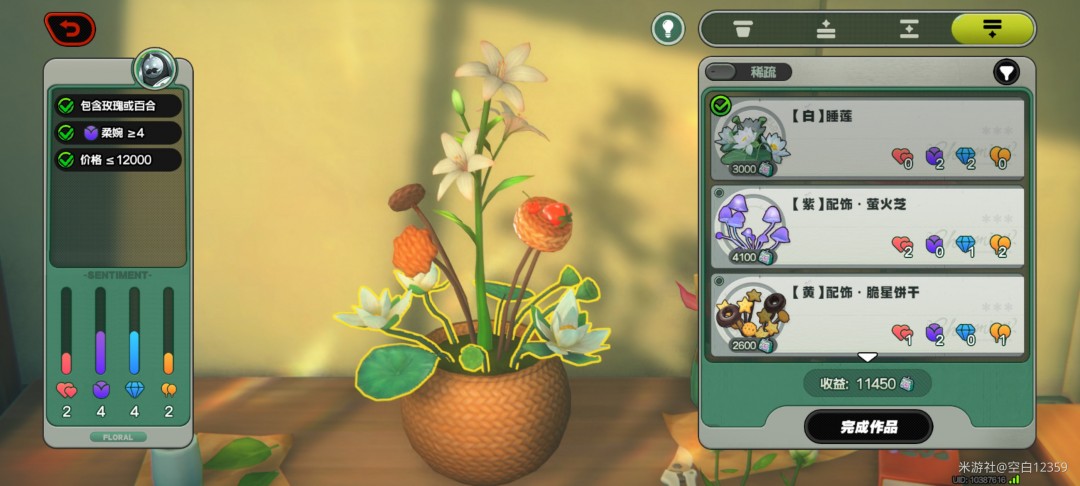Go back with the red return arrow

click(70, 29)
